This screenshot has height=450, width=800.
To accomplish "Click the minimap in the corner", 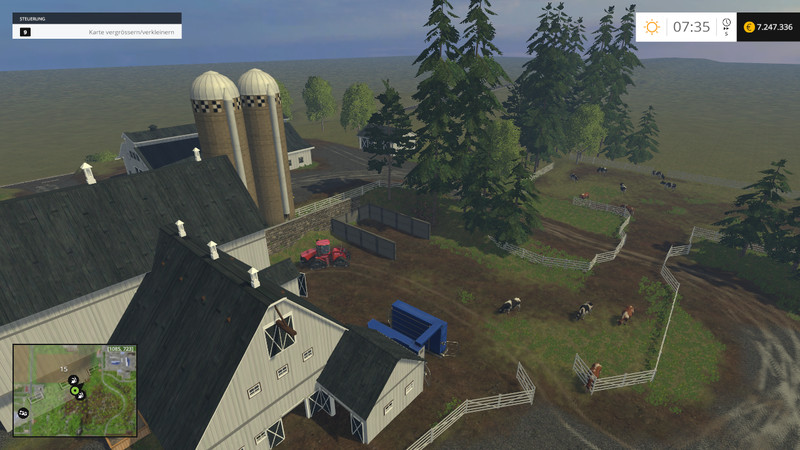I will pos(74,390).
